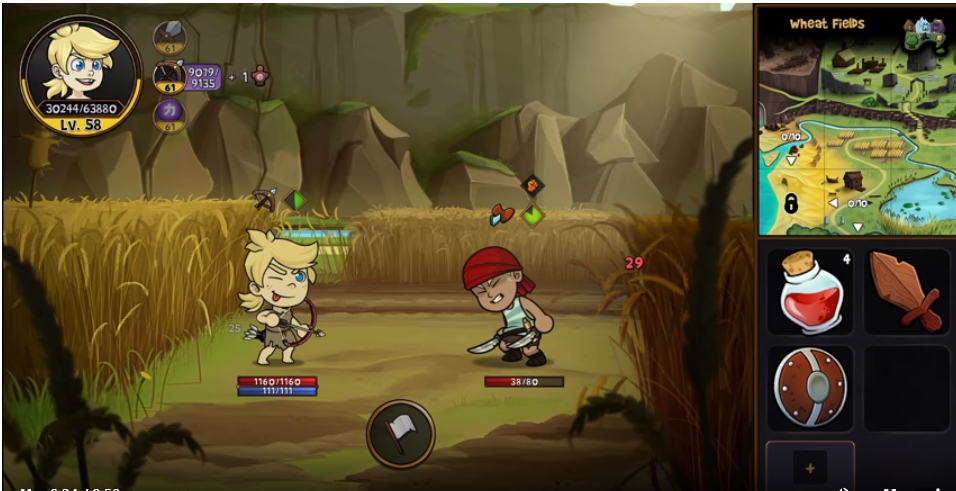Use the red health potion

809,291
